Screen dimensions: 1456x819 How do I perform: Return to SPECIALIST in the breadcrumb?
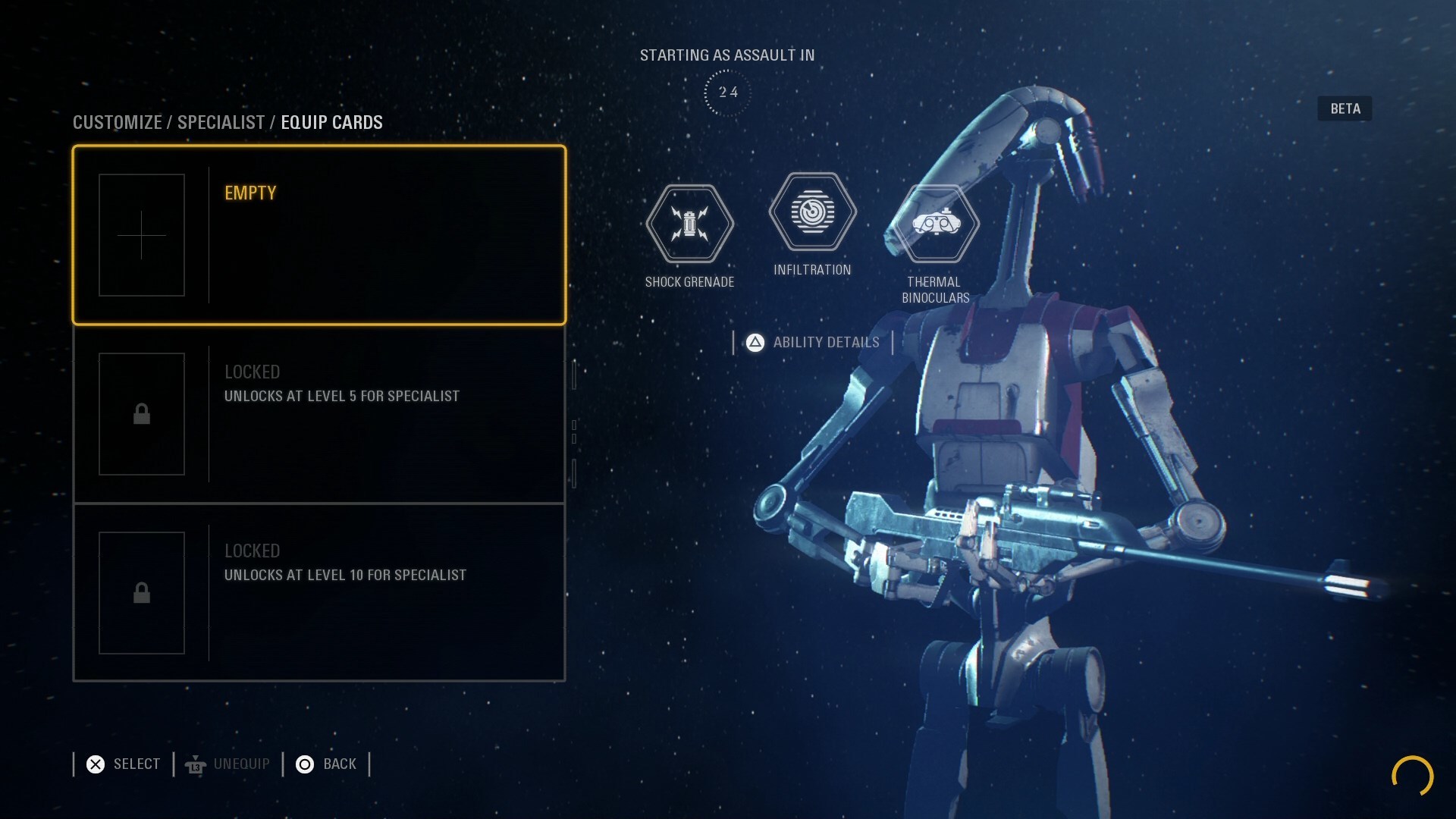(221, 123)
